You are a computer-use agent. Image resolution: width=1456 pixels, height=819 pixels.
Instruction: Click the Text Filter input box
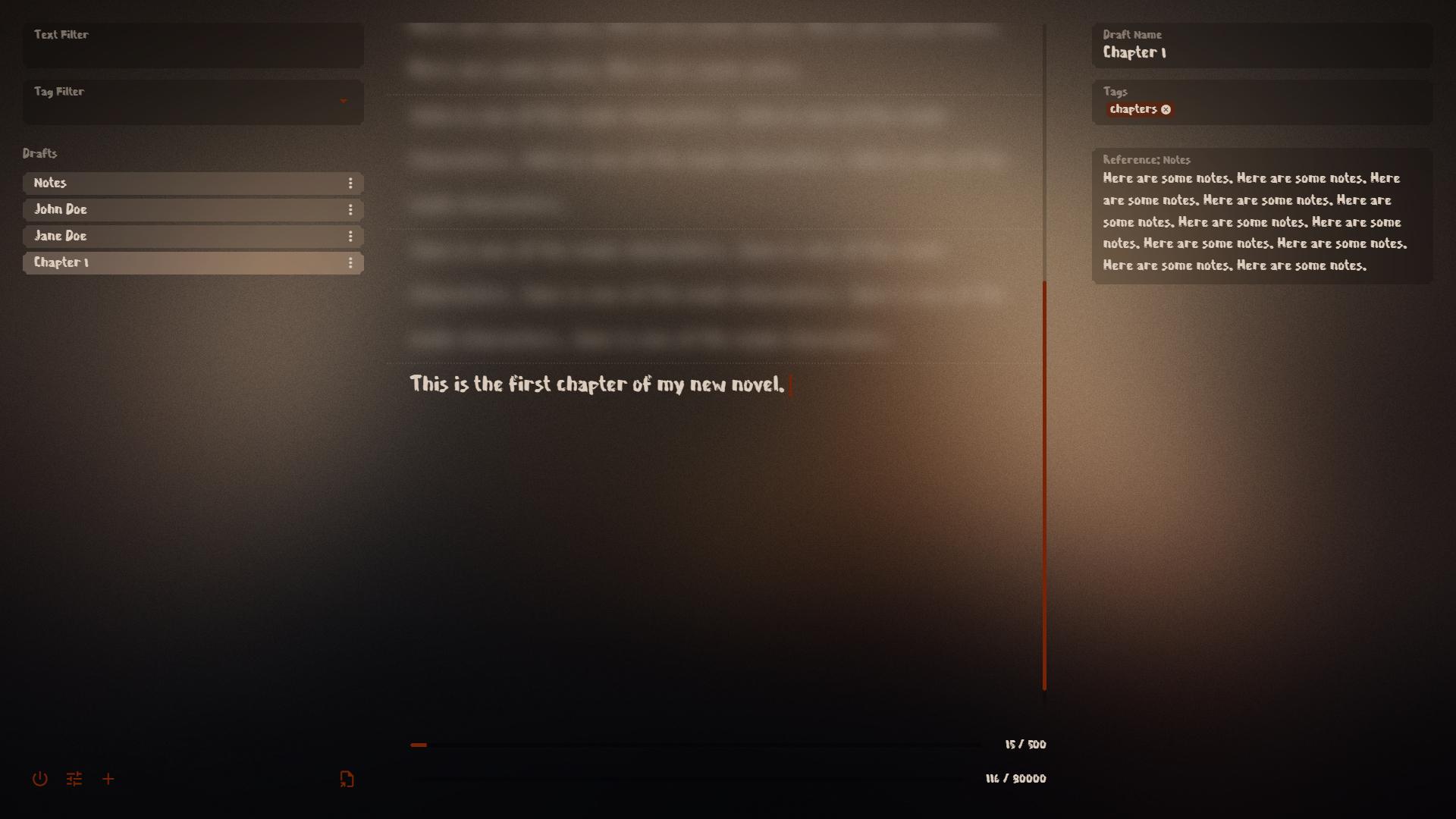(193, 45)
